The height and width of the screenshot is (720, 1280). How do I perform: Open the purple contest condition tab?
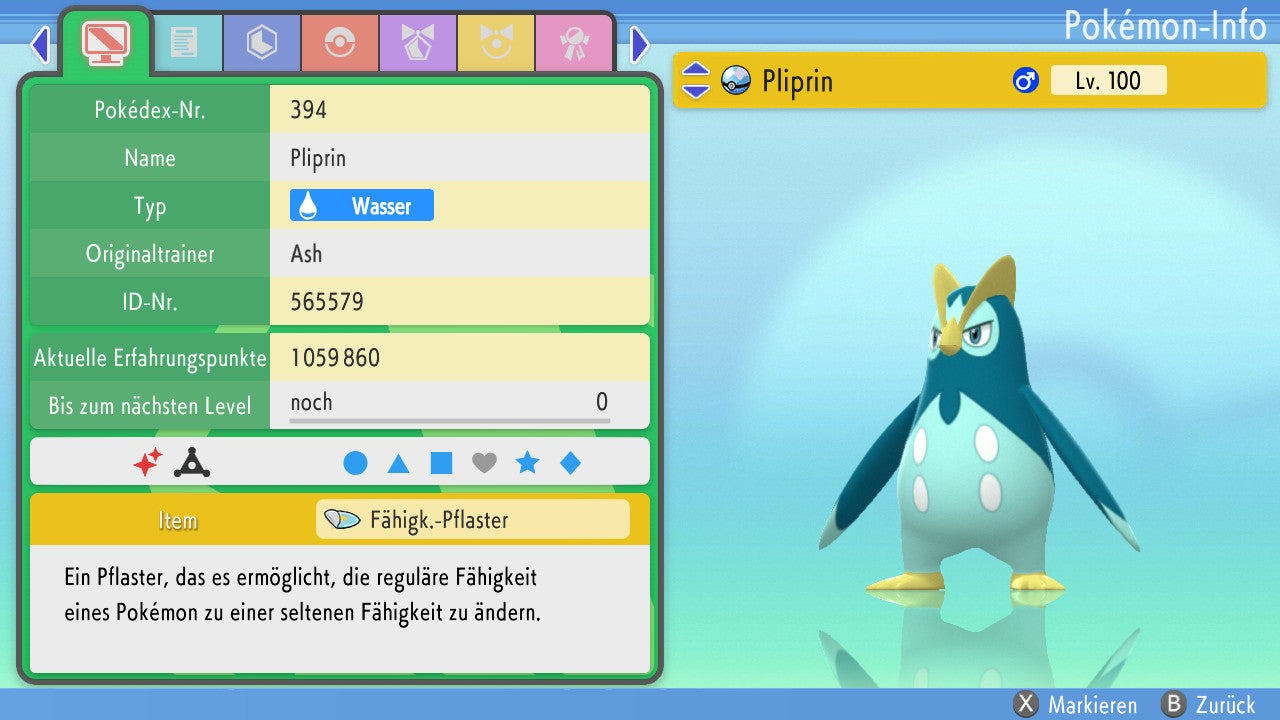(x=418, y=43)
